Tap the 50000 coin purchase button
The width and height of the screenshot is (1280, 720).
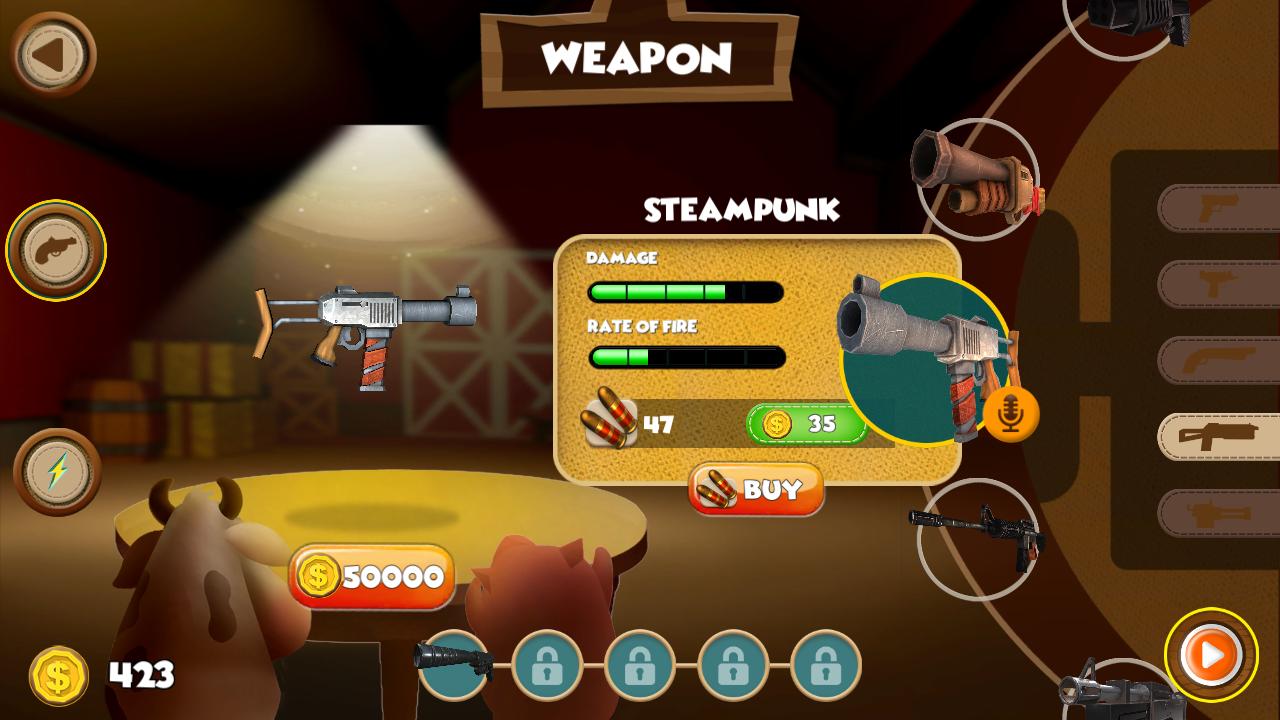[x=372, y=577]
